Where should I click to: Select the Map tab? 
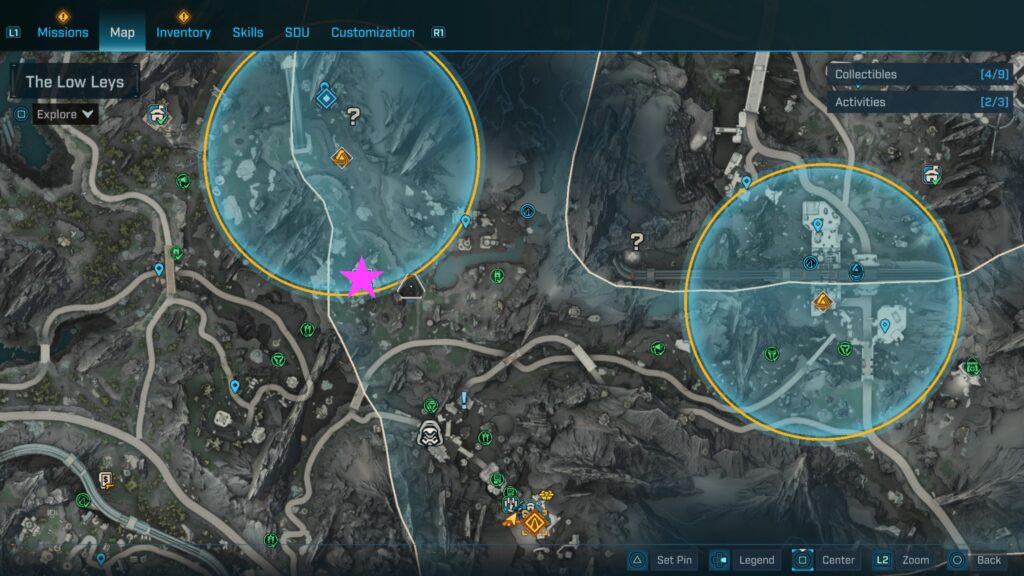coord(122,32)
